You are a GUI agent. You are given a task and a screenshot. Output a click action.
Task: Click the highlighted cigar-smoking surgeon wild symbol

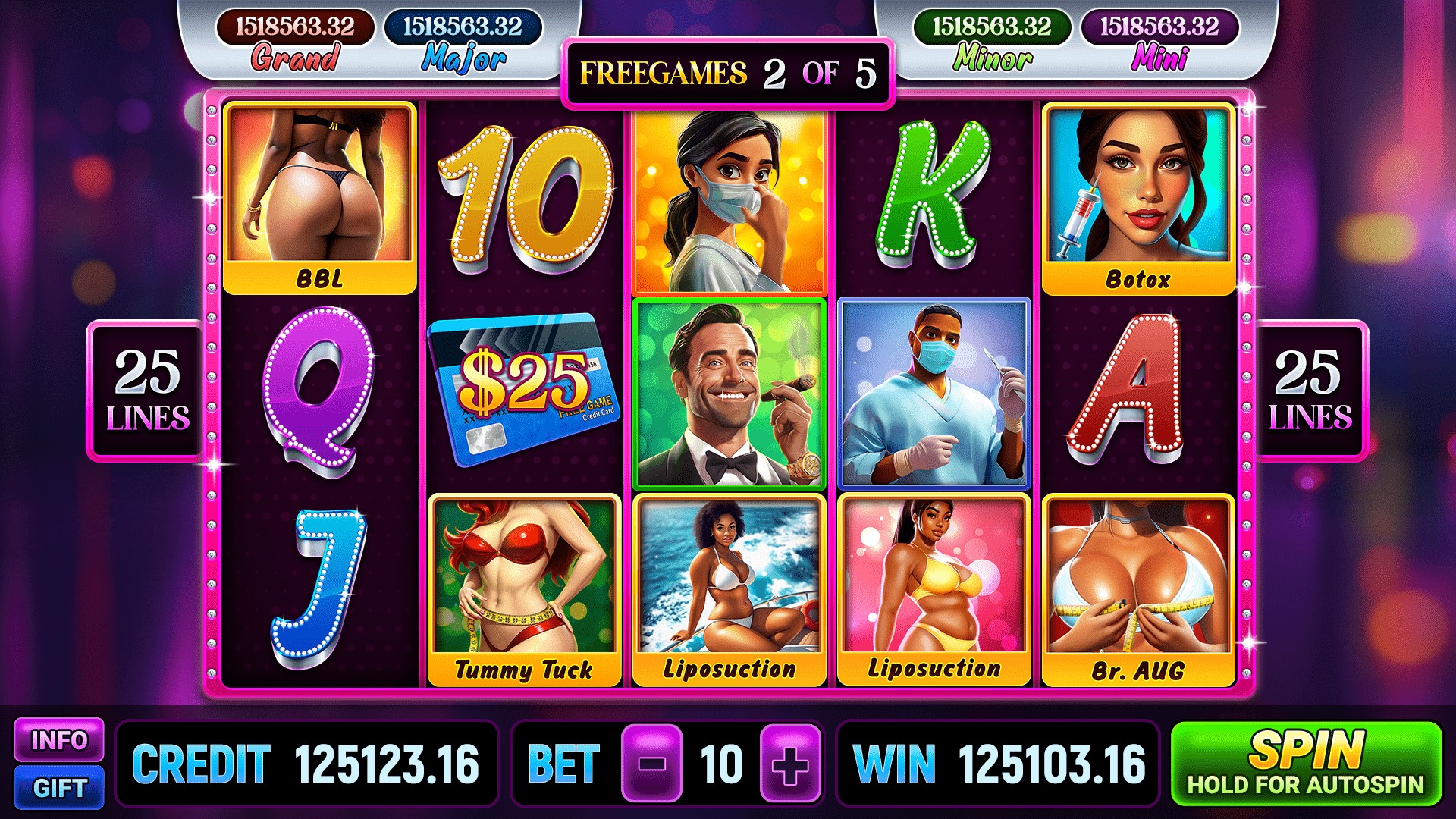click(728, 391)
